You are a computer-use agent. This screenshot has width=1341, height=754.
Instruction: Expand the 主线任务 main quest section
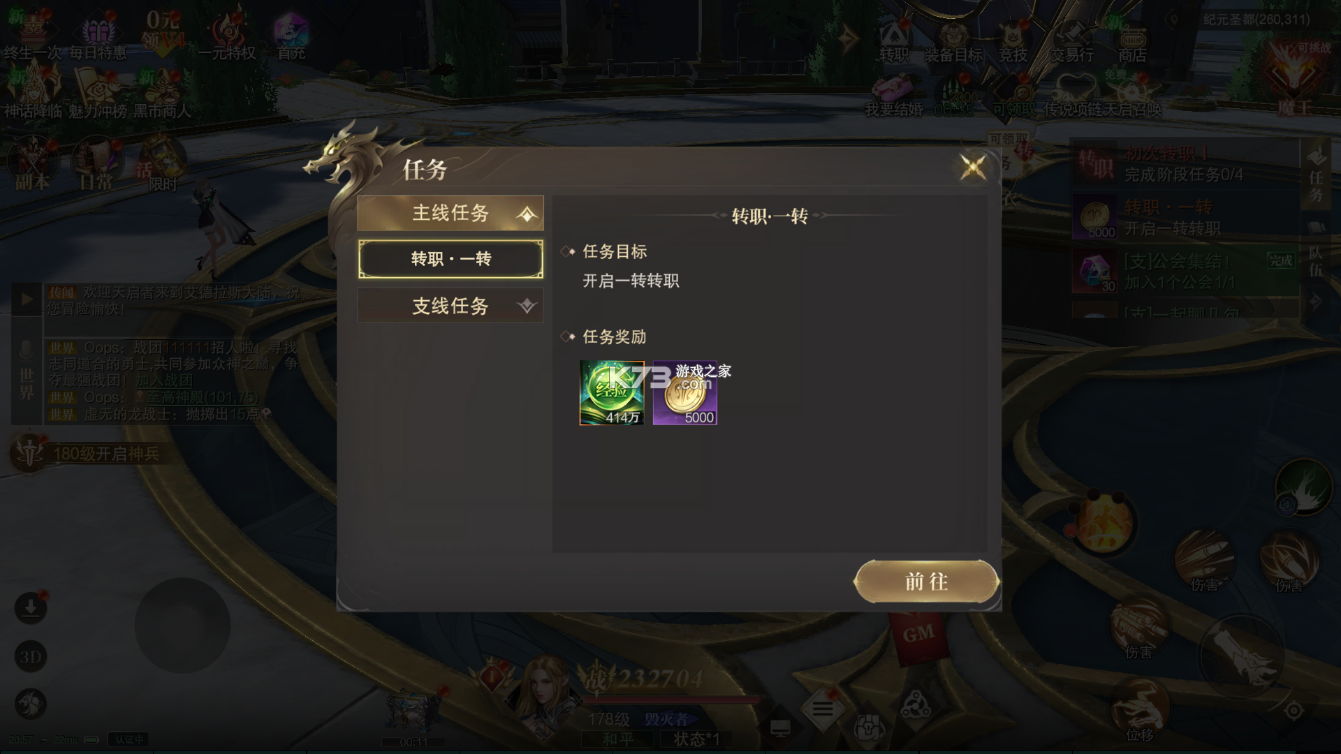[x=450, y=212]
